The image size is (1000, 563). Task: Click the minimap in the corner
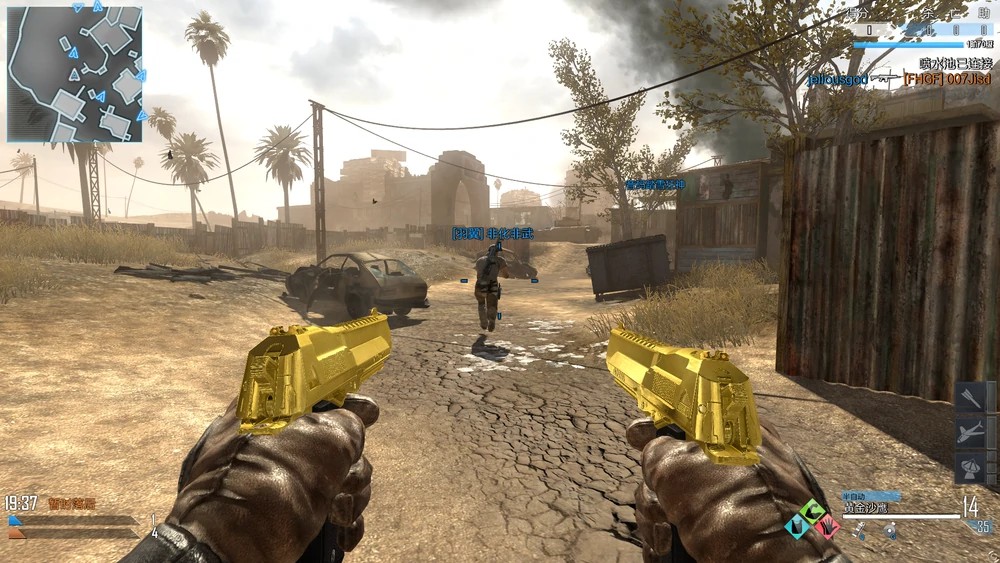[x=74, y=73]
